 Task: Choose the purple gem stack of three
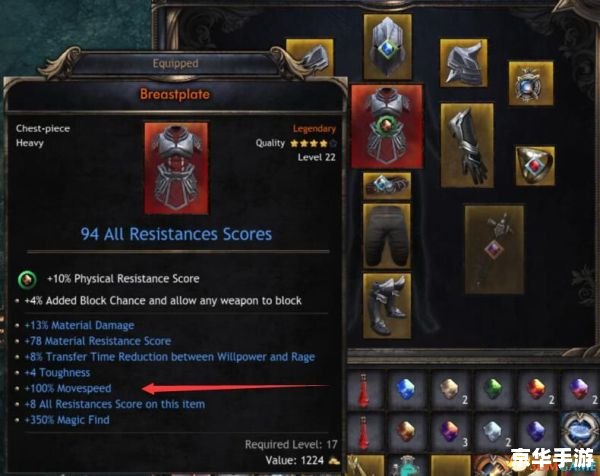[x=448, y=430]
